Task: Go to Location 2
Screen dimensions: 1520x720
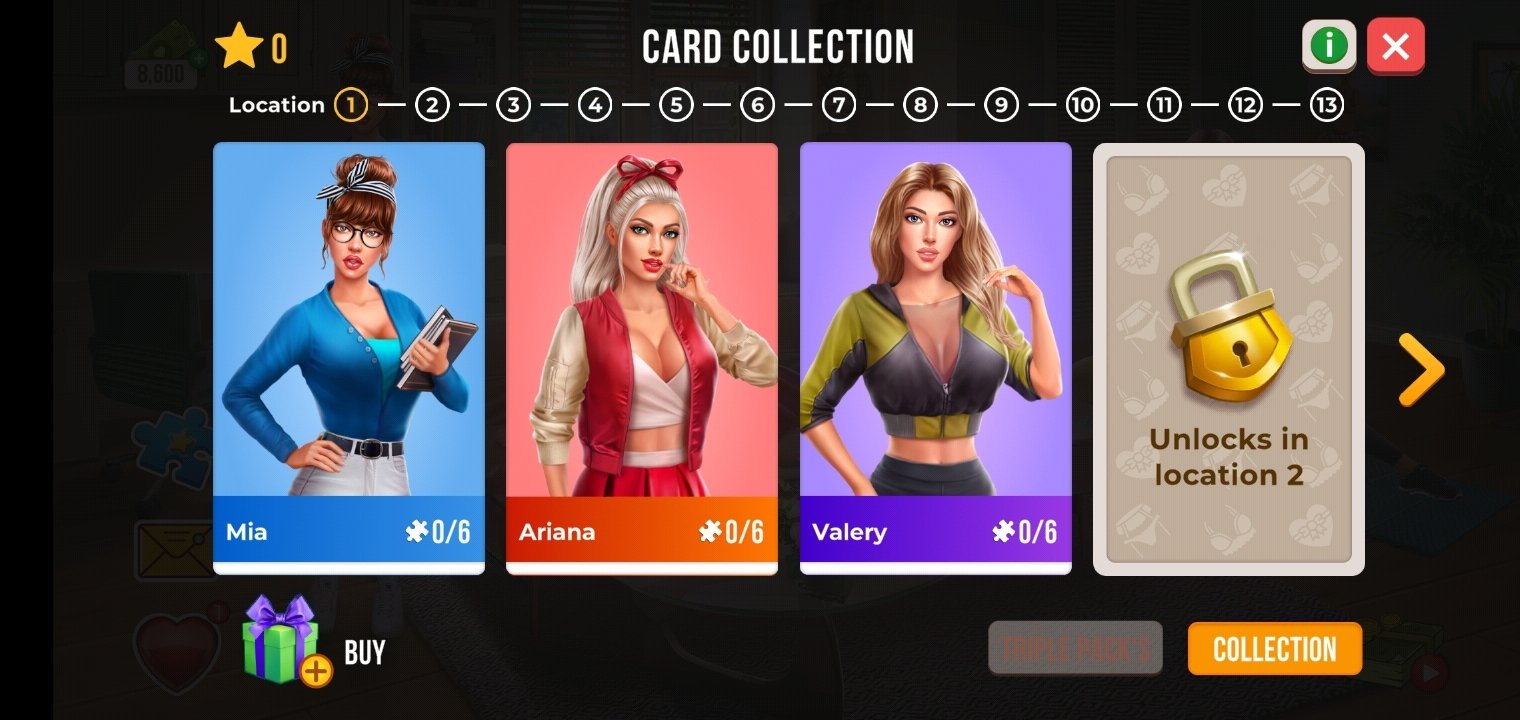Action: click(x=432, y=105)
